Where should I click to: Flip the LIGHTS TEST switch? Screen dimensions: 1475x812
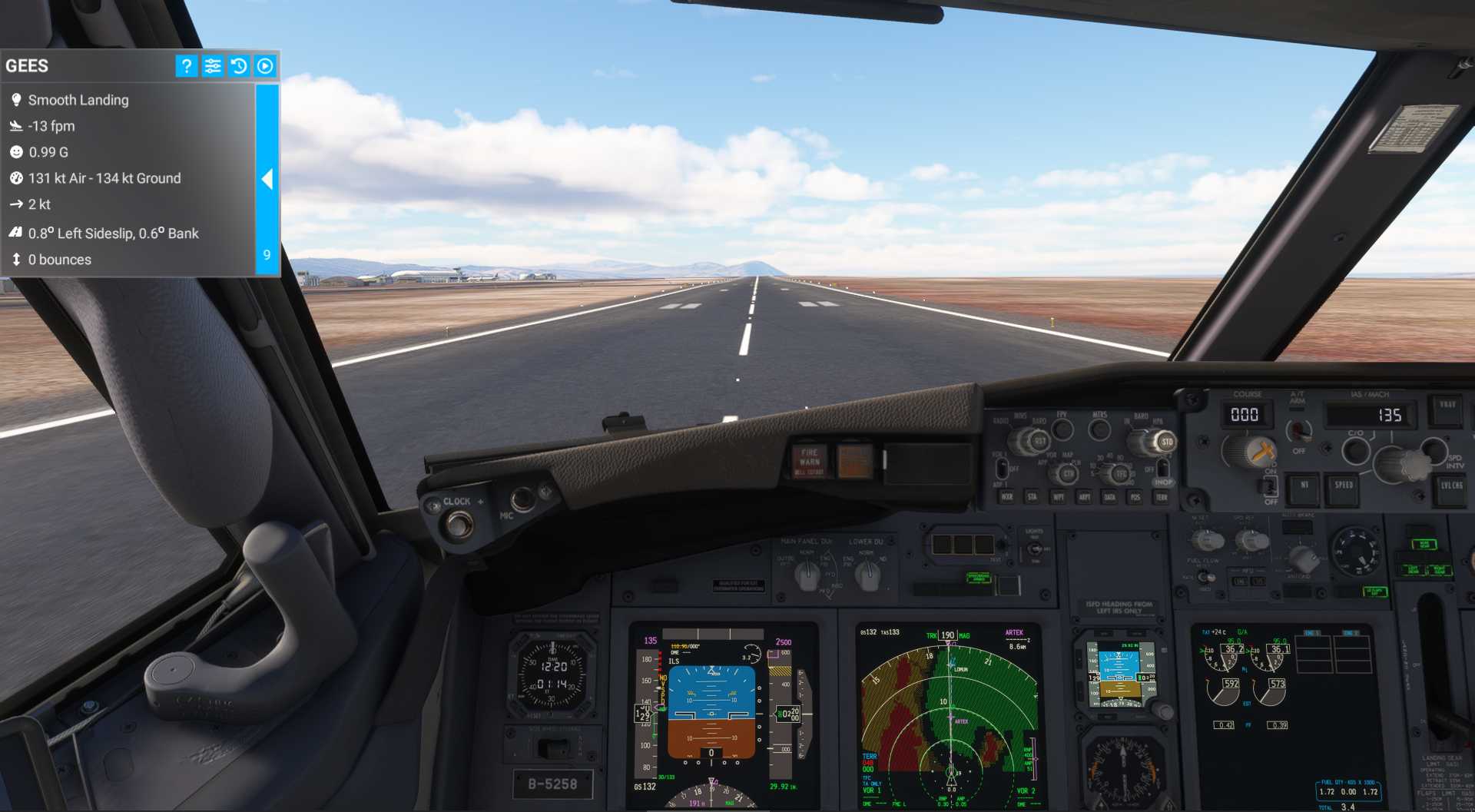point(1035,548)
